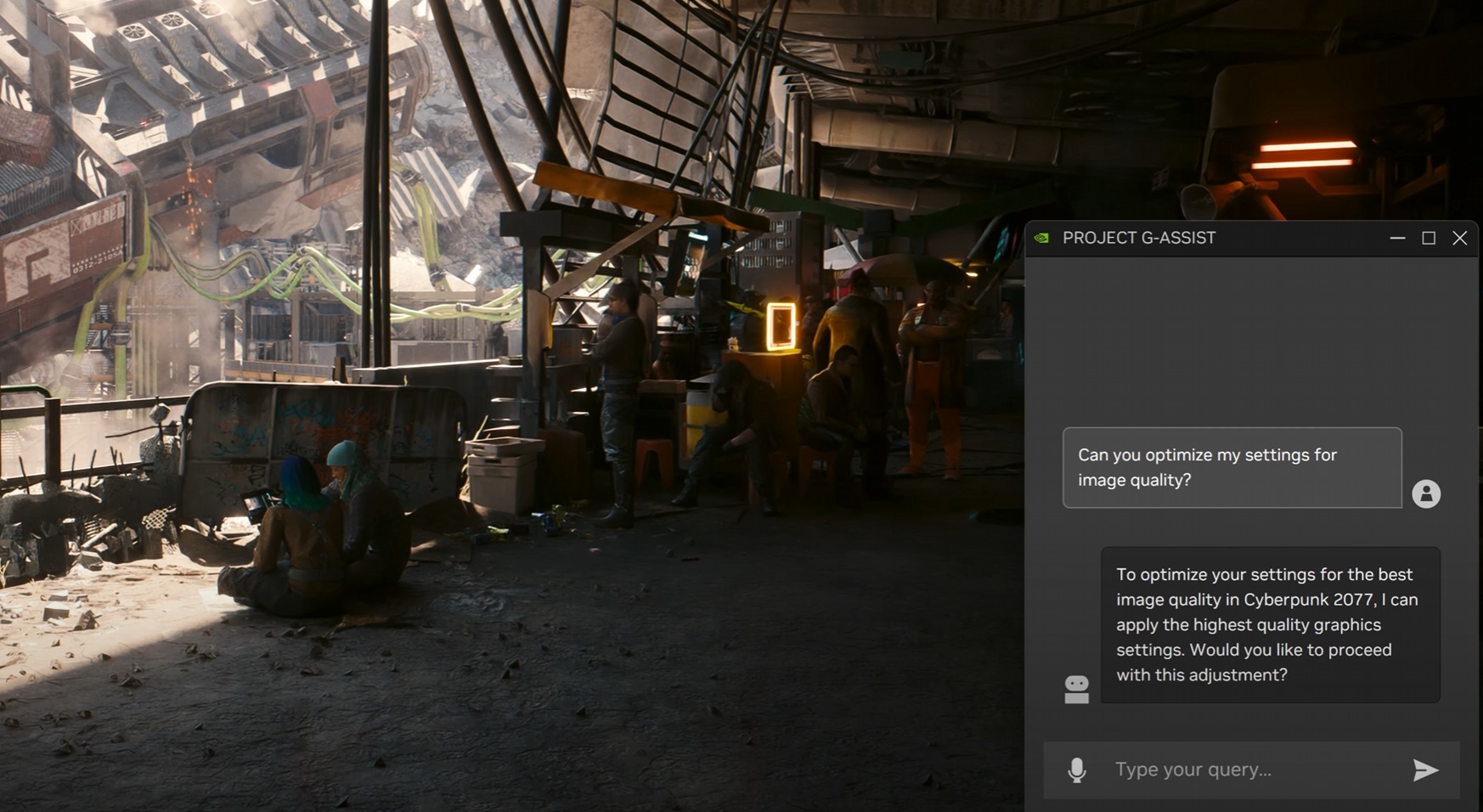
Task: Close the Project G-Assist window
Action: click(x=1460, y=239)
